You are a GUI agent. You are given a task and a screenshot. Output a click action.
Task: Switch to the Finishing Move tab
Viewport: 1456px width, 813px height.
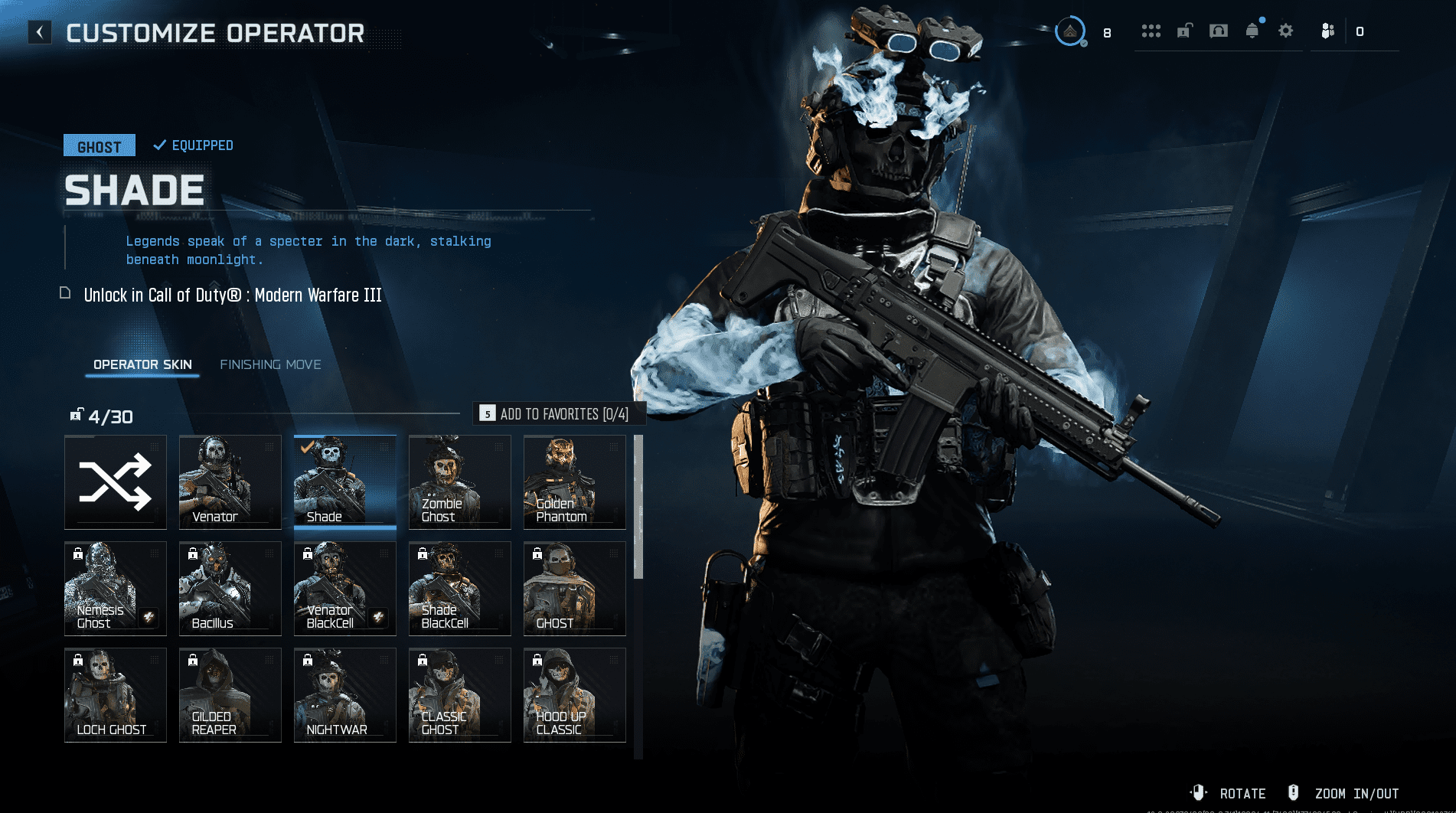[x=270, y=364]
